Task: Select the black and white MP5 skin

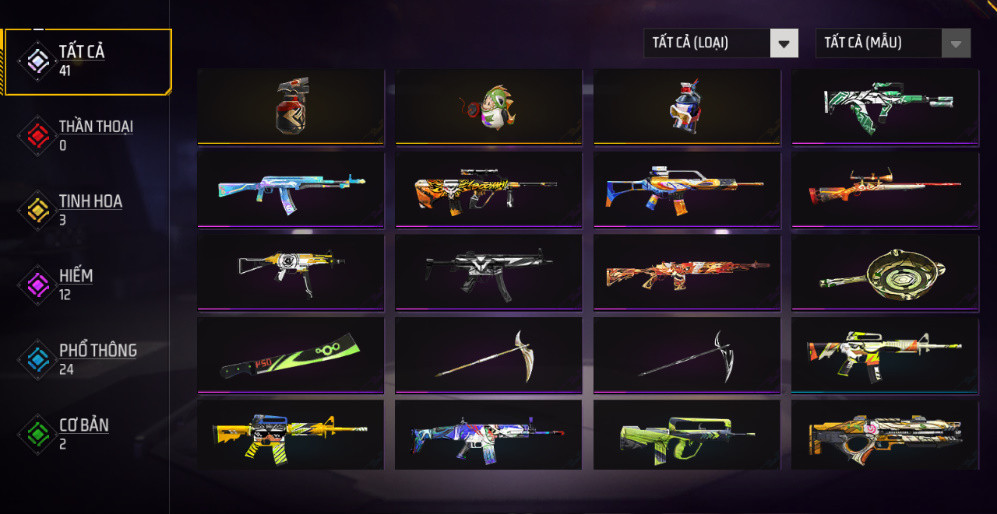Action: tap(488, 271)
